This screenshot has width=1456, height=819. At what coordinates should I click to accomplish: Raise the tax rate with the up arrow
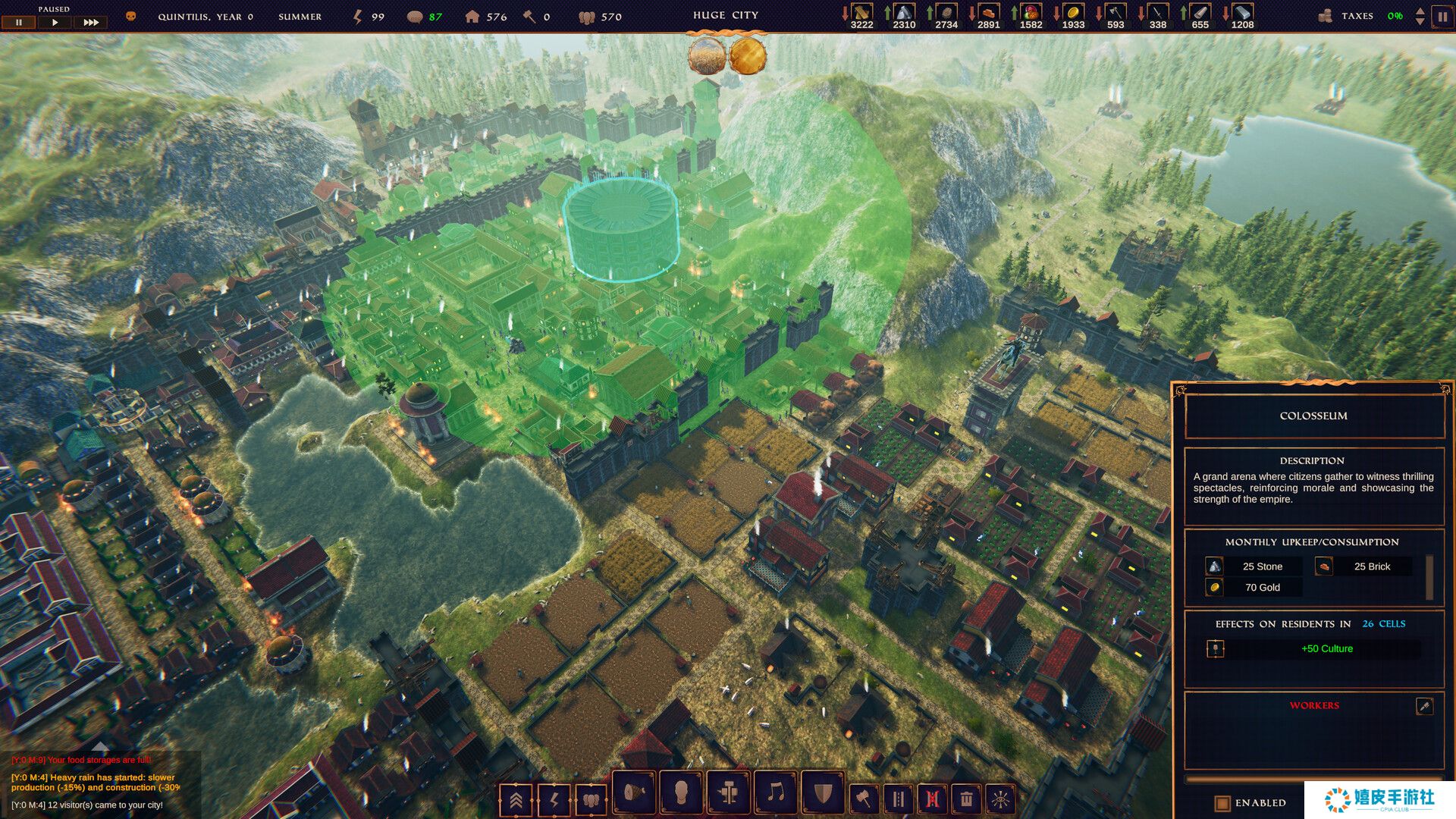1420,11
